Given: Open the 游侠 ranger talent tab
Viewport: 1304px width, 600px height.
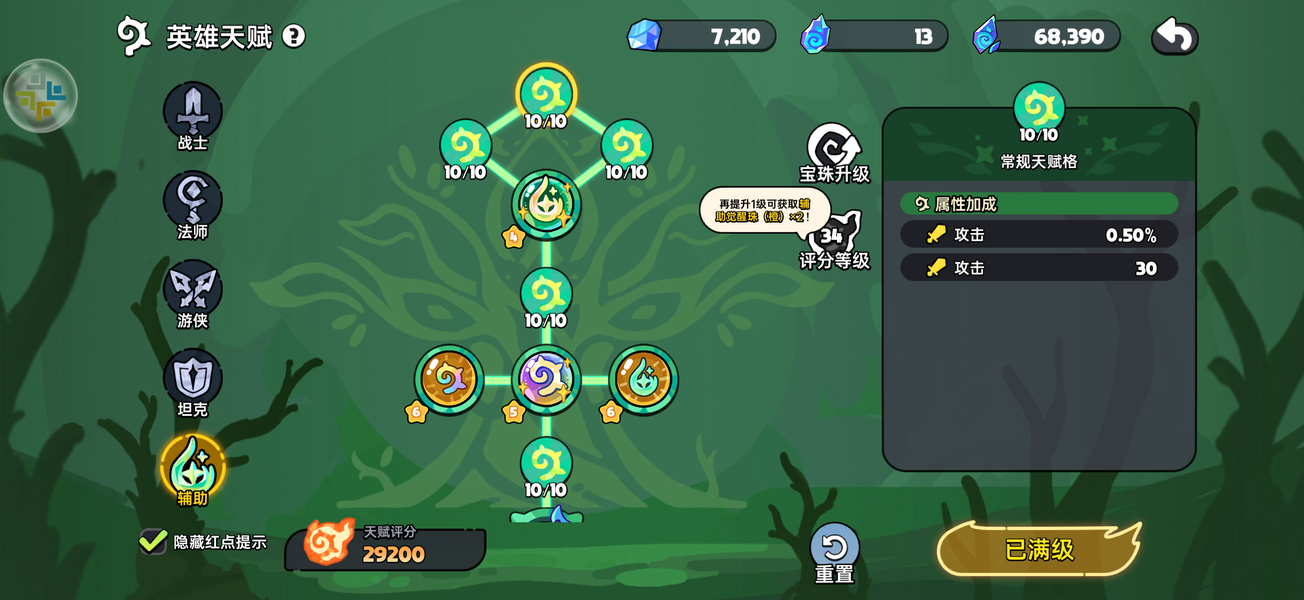Looking at the screenshot, I should [x=193, y=289].
